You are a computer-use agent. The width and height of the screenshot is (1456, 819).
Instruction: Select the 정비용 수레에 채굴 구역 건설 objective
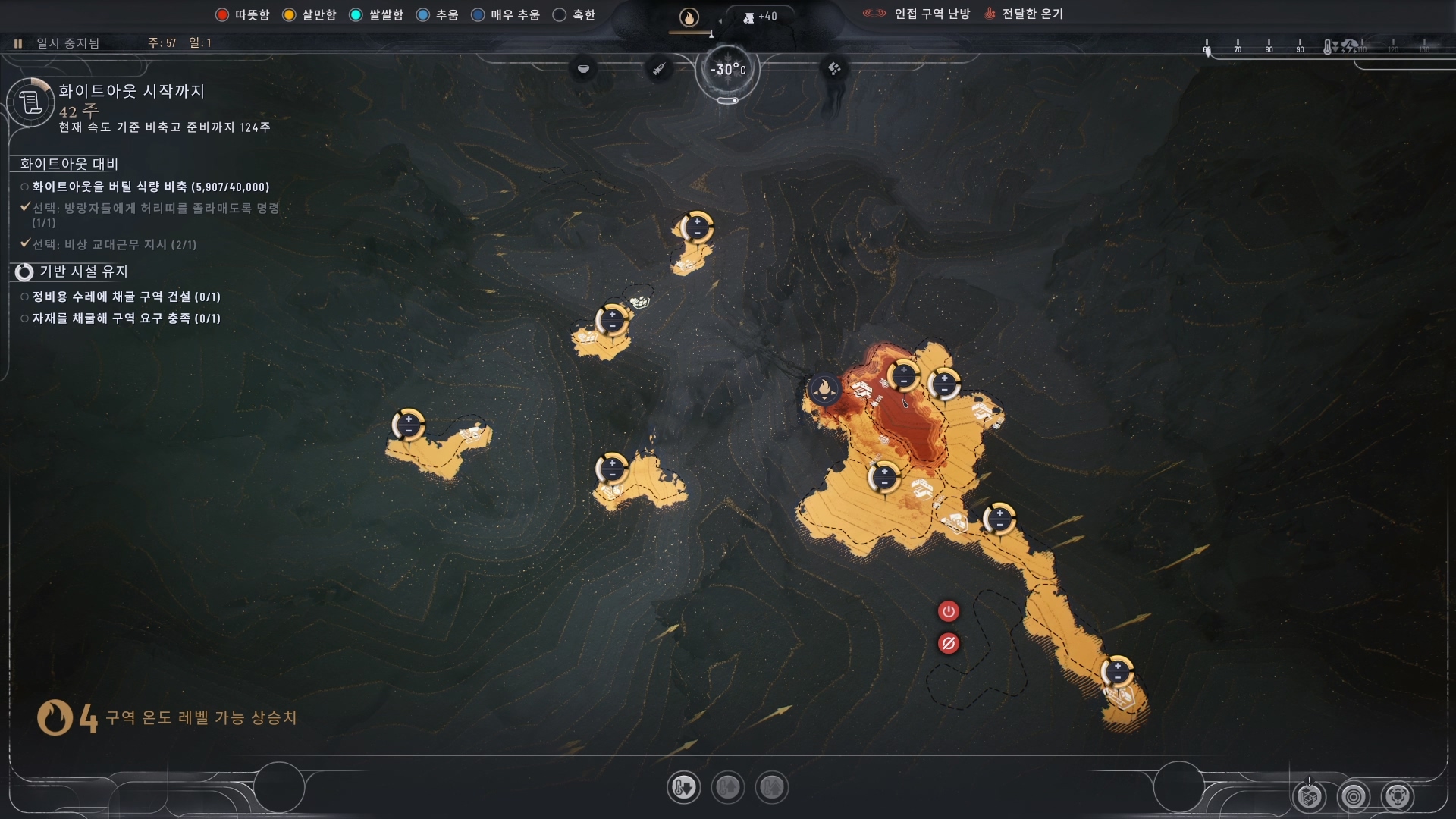click(126, 297)
